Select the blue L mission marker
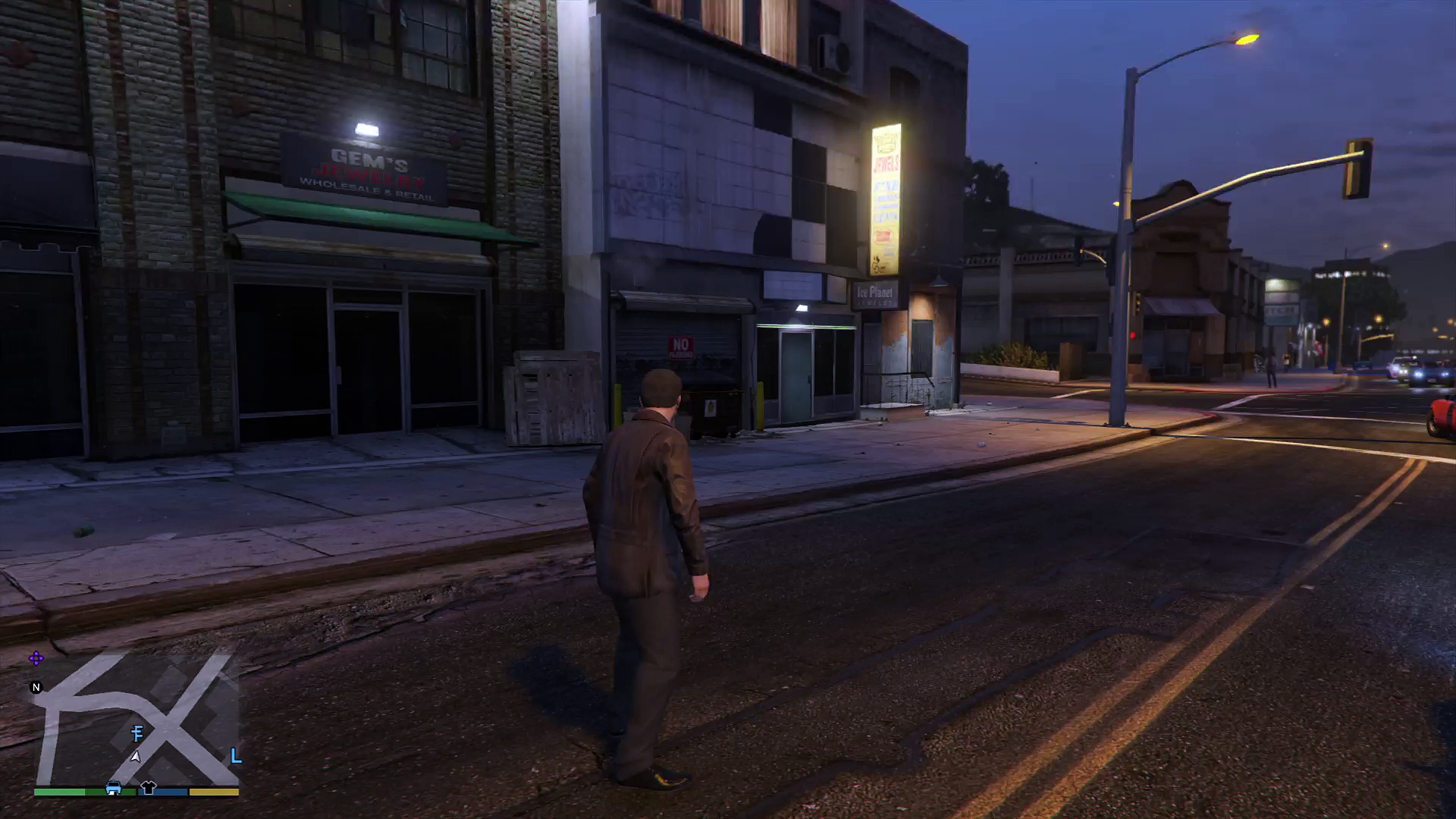The image size is (1456, 819). pyautogui.click(x=236, y=755)
